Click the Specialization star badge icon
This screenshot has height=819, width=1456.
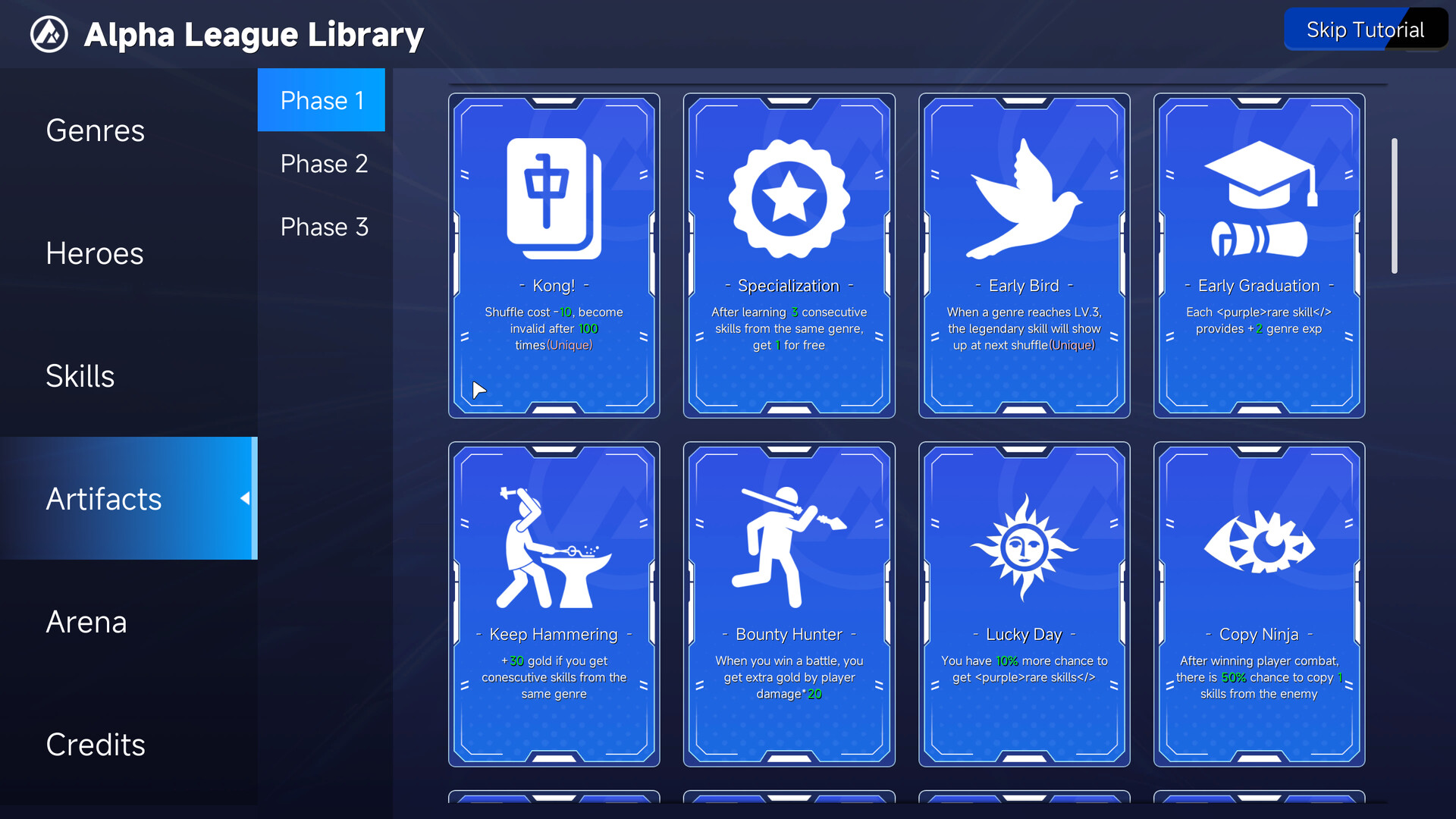click(789, 199)
